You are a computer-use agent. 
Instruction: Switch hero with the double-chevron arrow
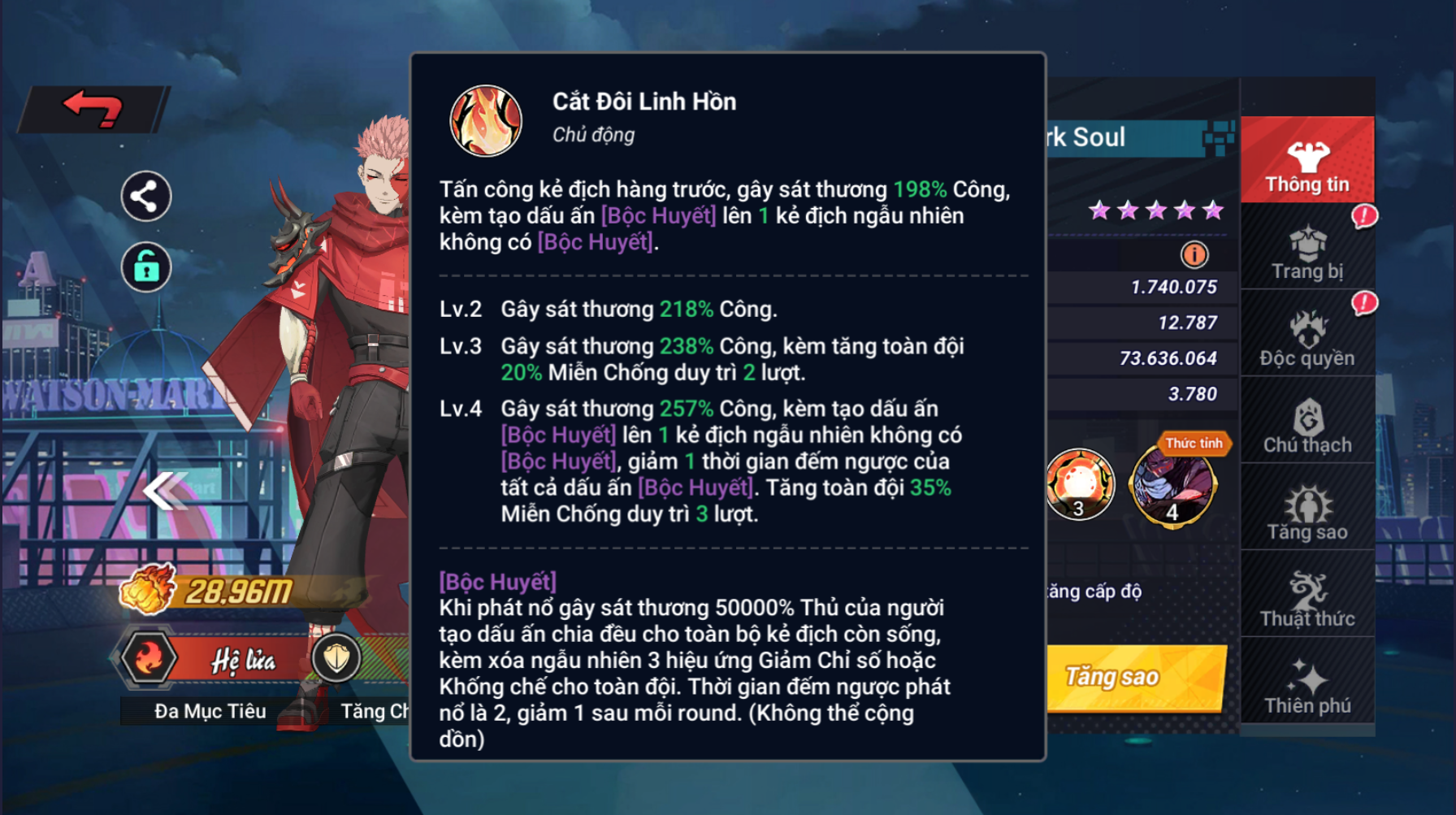coord(165,491)
